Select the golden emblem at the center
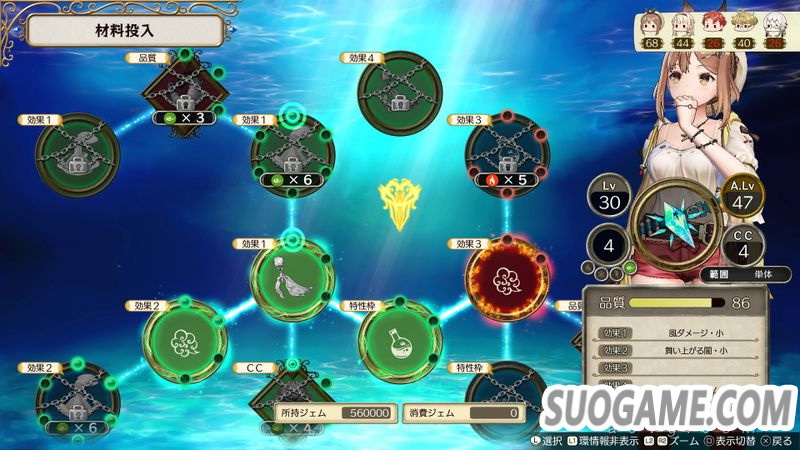This screenshot has width=800, height=450. tap(398, 204)
